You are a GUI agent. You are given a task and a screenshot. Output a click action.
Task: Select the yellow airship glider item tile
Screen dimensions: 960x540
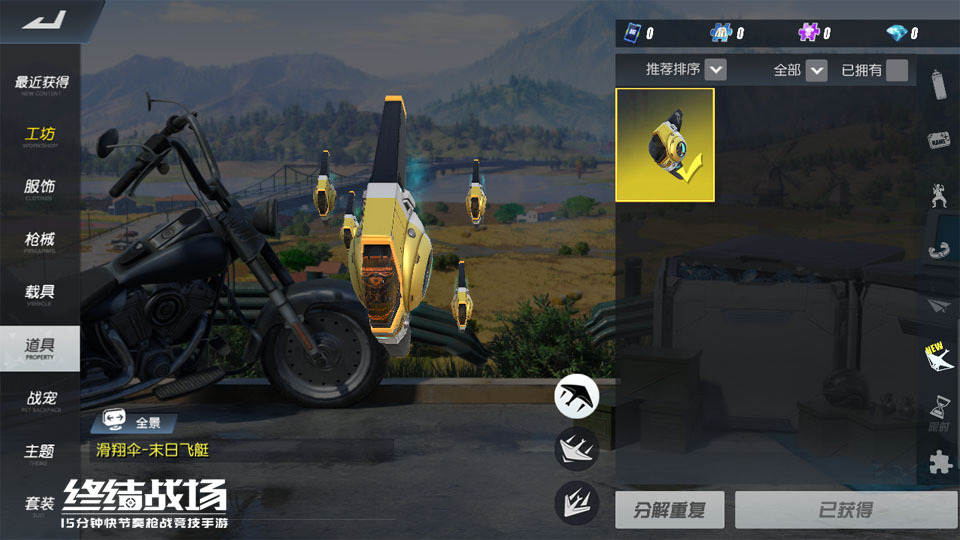click(x=665, y=145)
